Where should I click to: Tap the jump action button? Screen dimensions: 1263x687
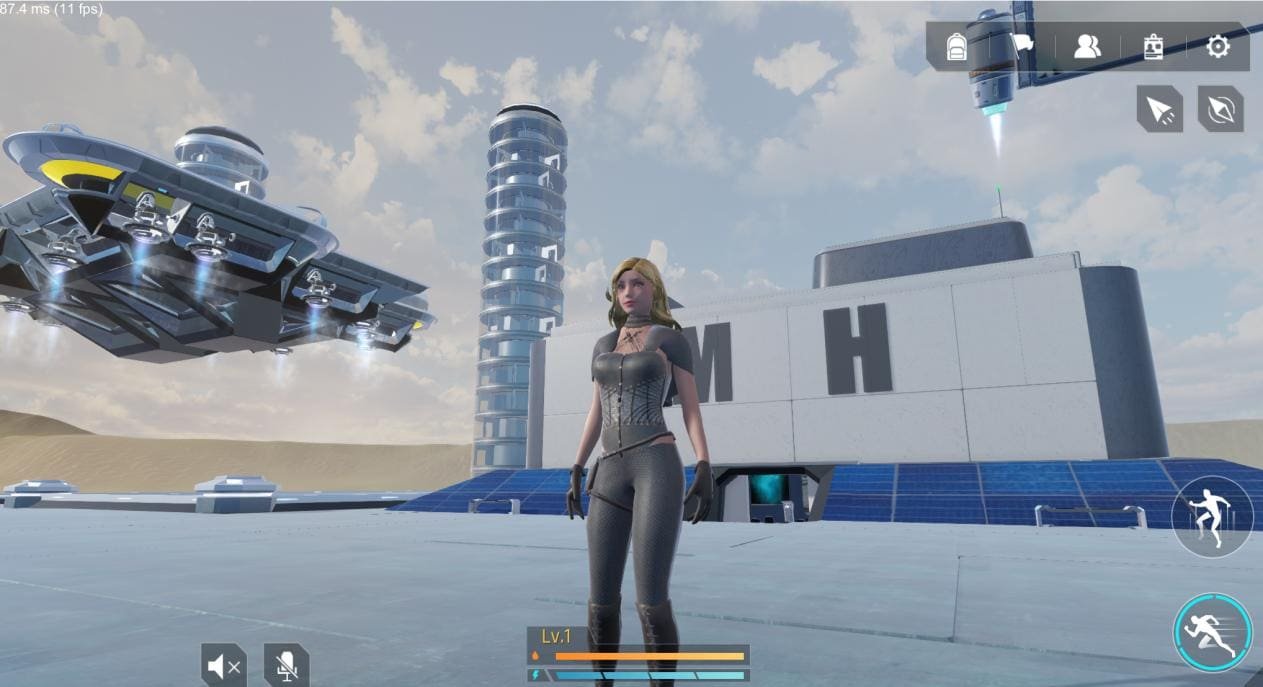1212,517
